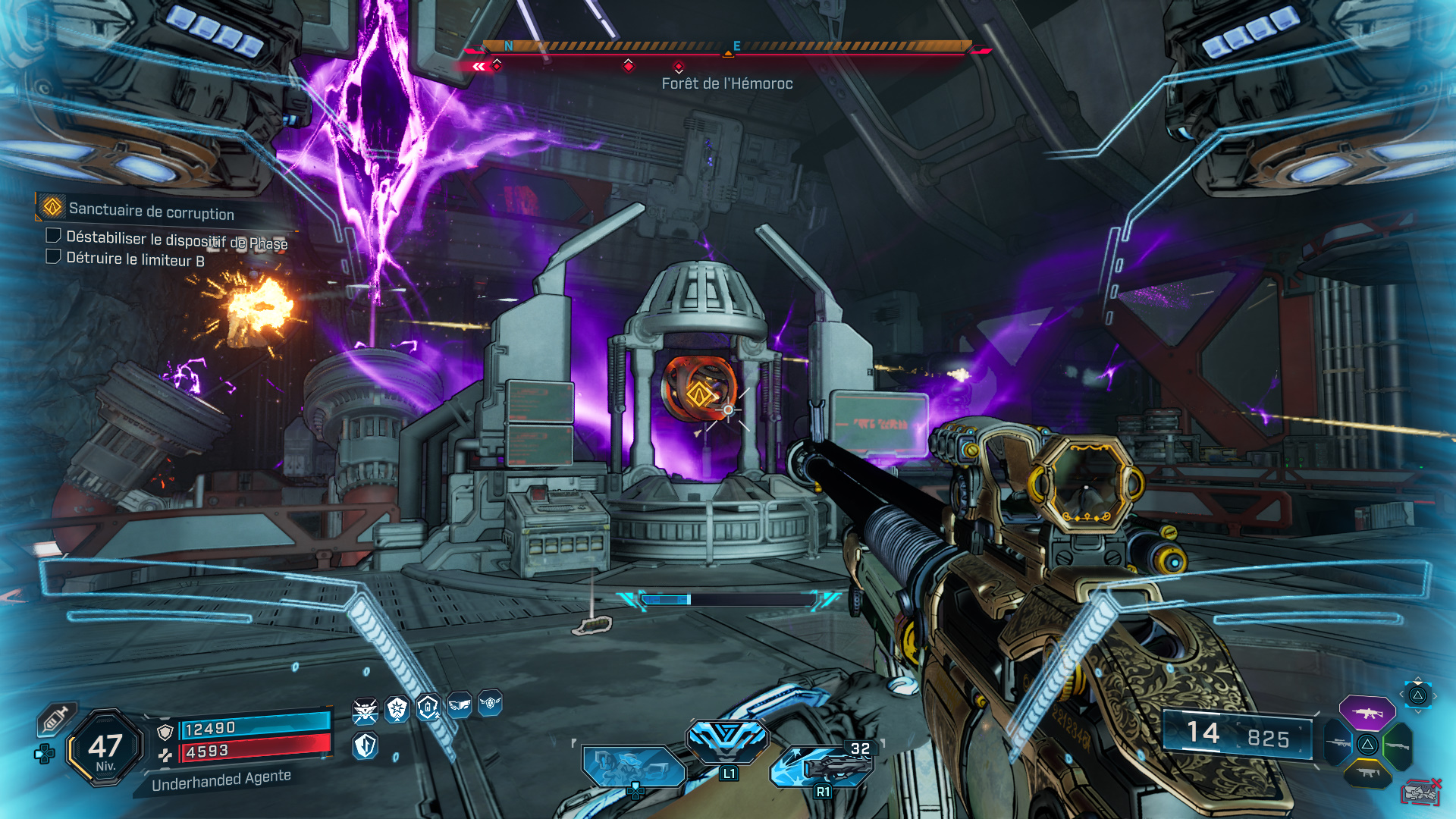Inspect the shield-with-blade status icon
This screenshot has width=1456, height=819.
pyautogui.click(x=366, y=746)
